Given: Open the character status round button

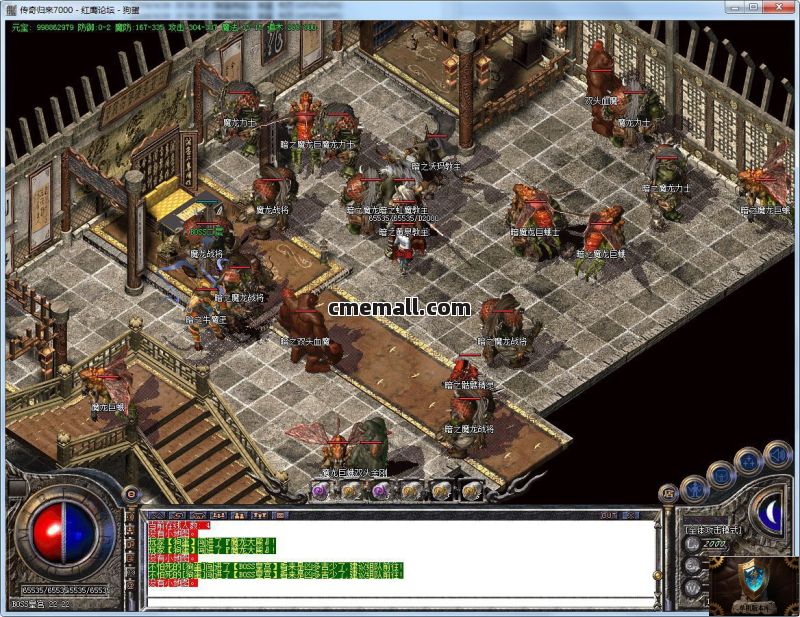Looking at the screenshot, I should pyautogui.click(x=695, y=490).
